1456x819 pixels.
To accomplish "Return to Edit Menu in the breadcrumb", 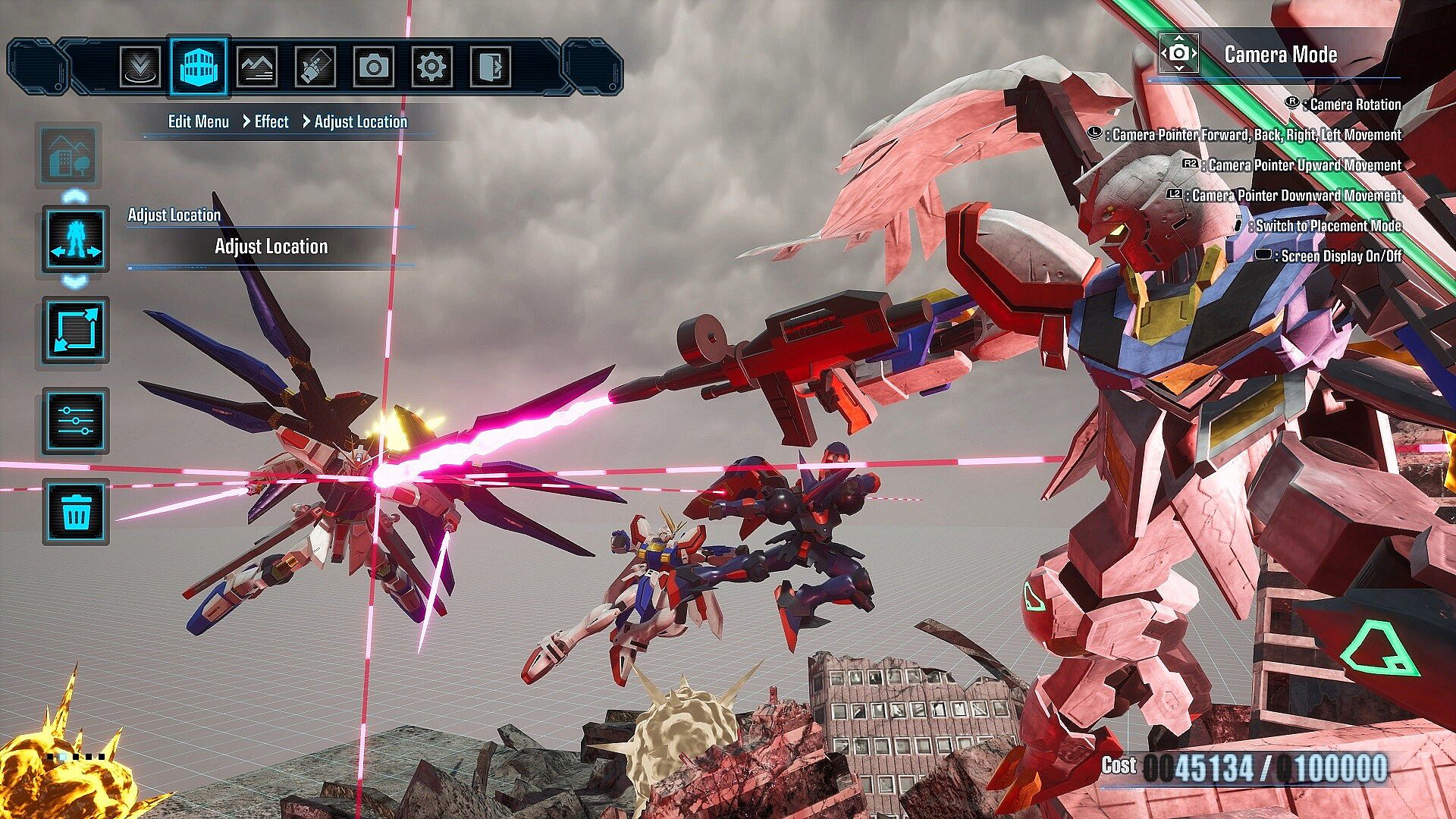I will pos(198,122).
